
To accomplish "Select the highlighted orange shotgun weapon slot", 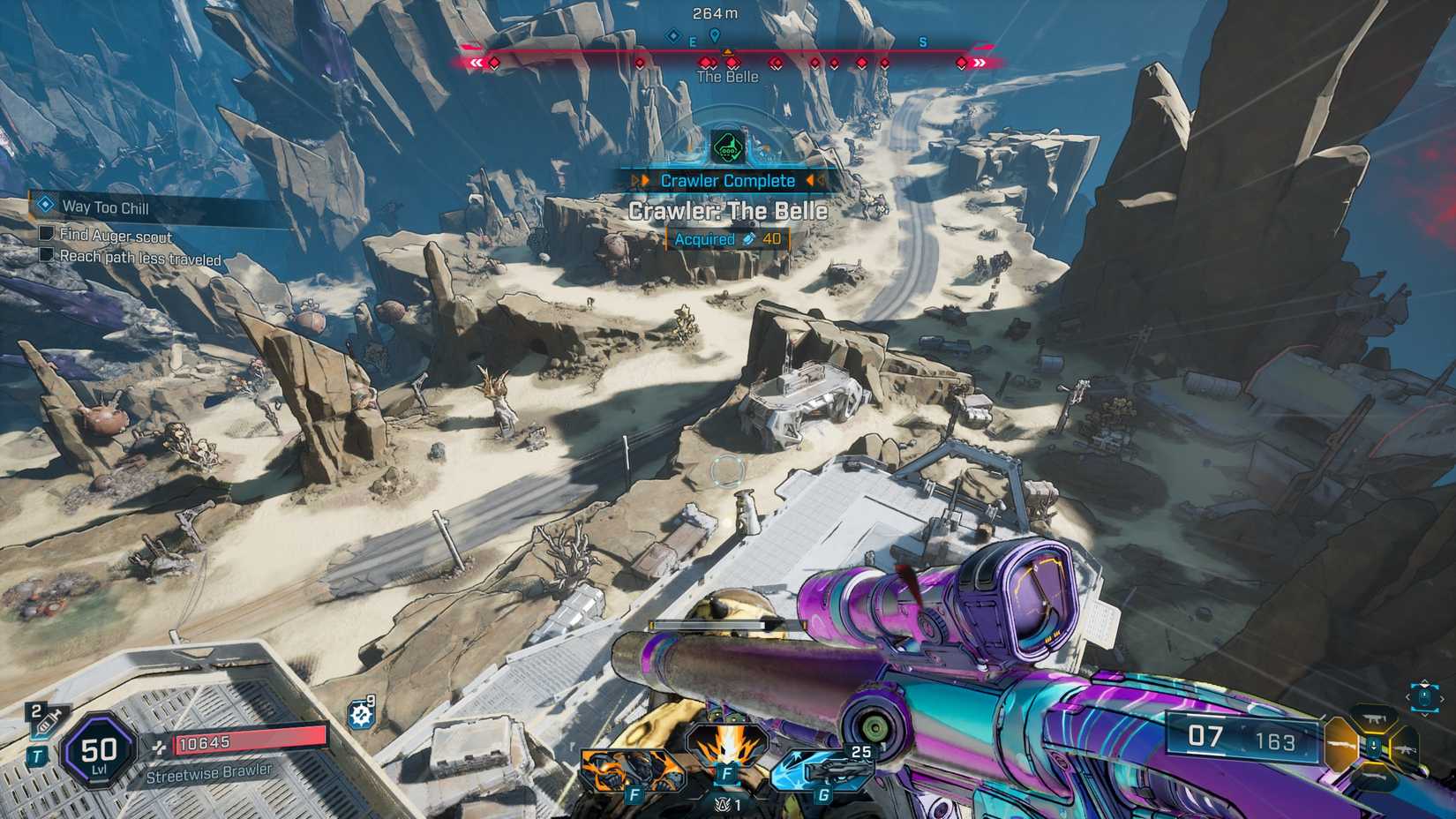I will [x=1342, y=744].
